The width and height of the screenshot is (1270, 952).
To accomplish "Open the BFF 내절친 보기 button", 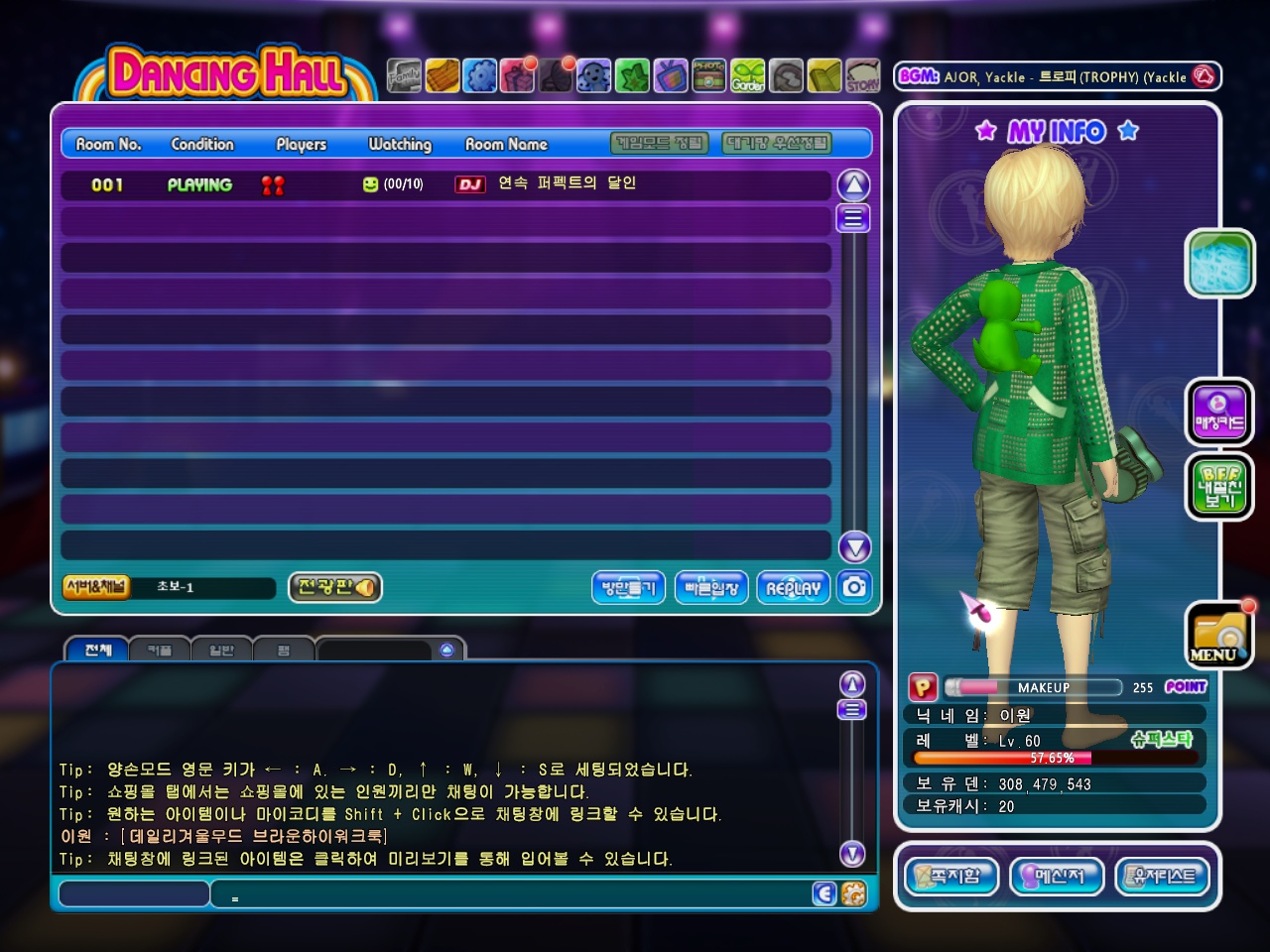I will coord(1219,487).
